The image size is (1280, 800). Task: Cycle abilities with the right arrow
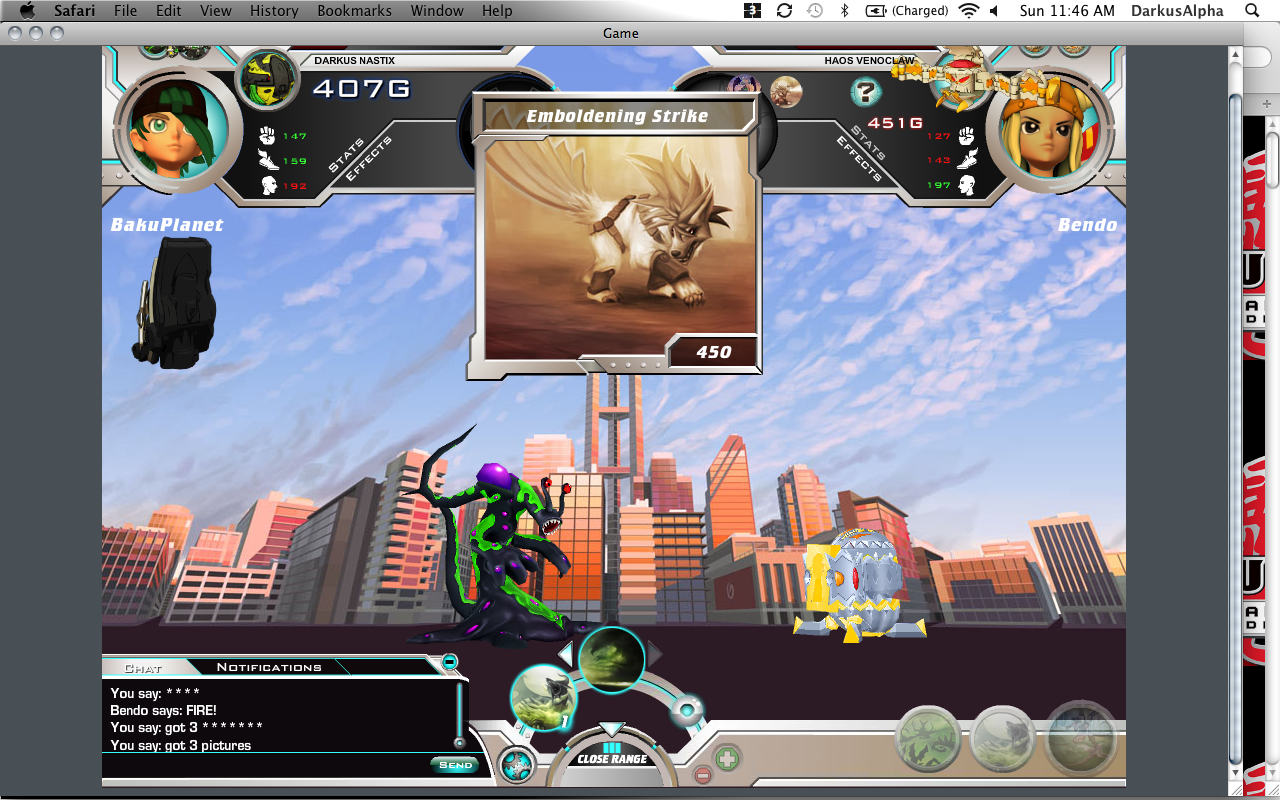point(656,654)
